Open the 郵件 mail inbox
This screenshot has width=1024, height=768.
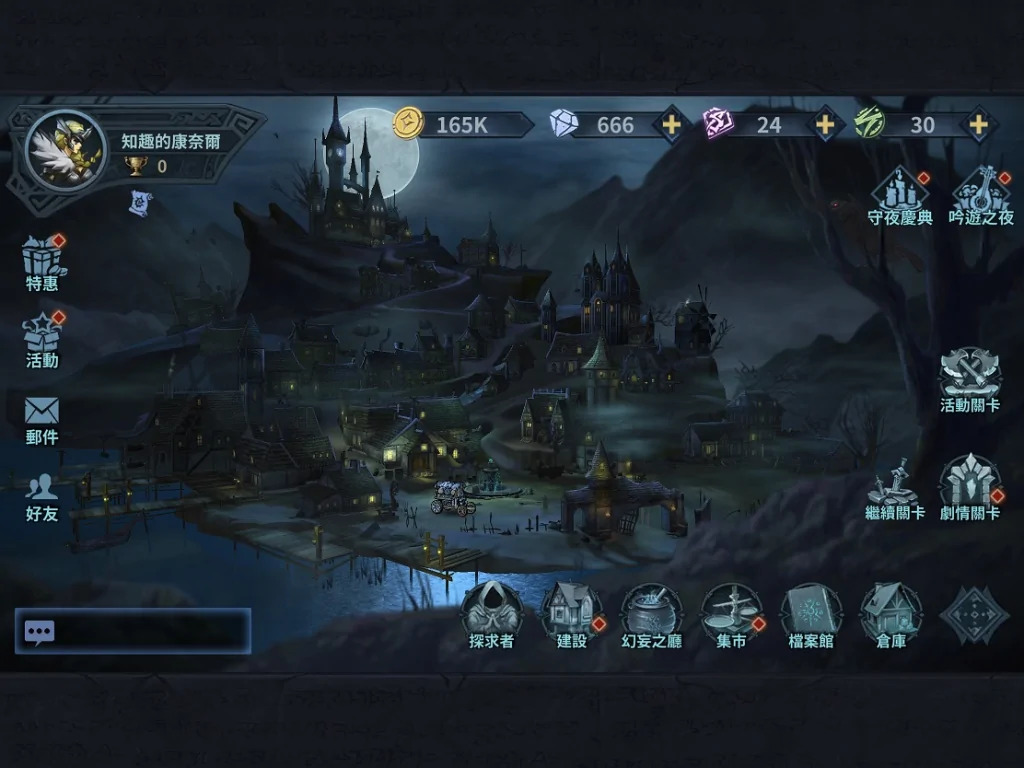click(x=42, y=418)
